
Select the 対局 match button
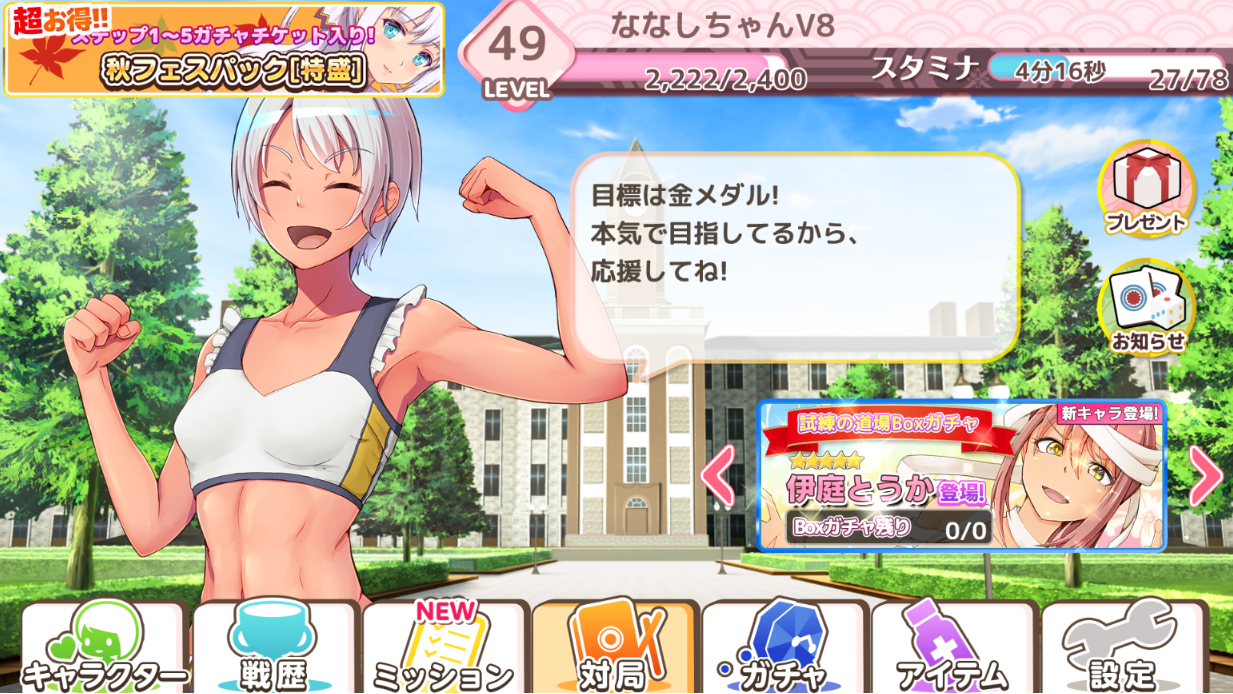[613, 649]
